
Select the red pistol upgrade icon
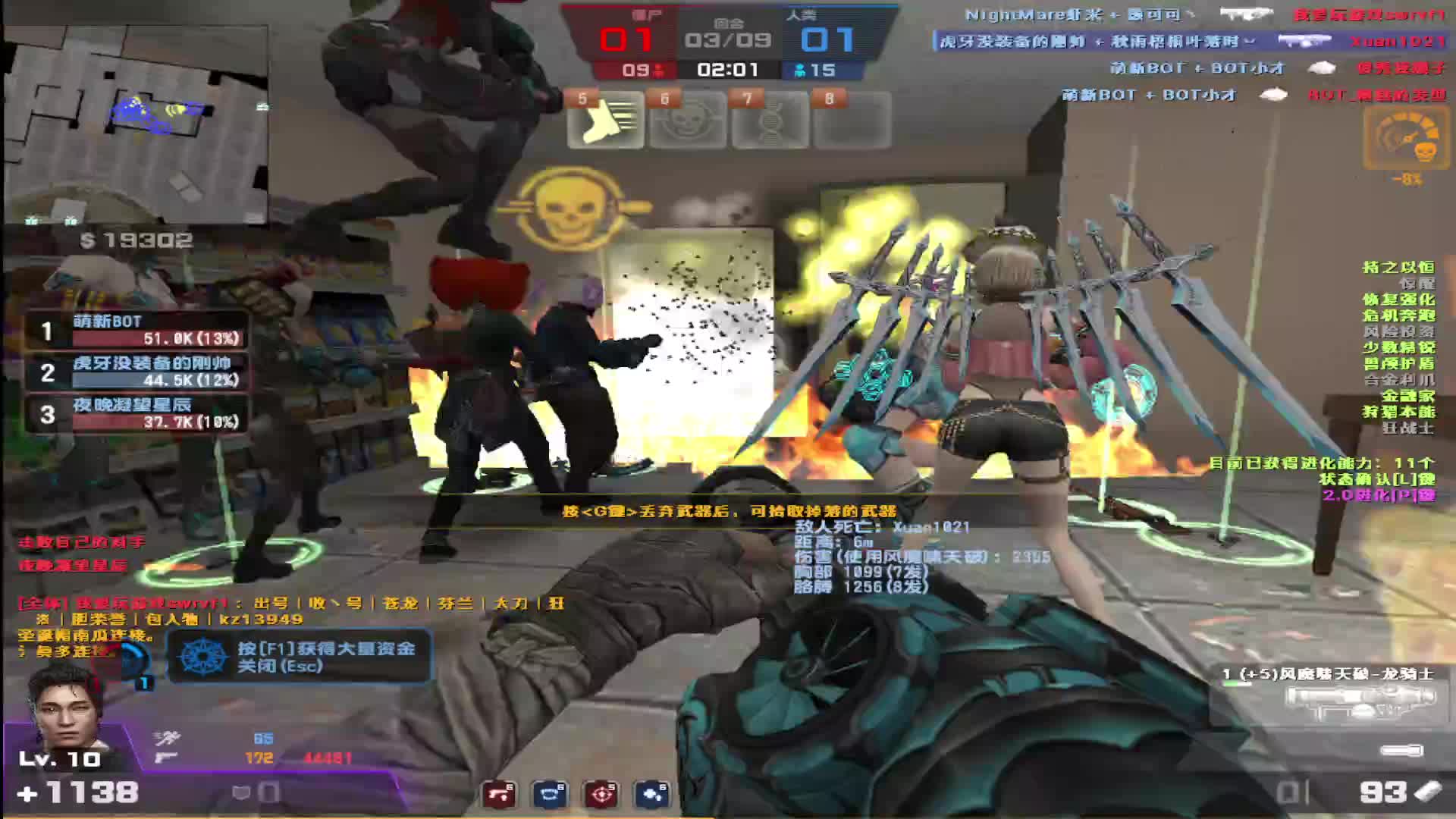tap(500, 794)
